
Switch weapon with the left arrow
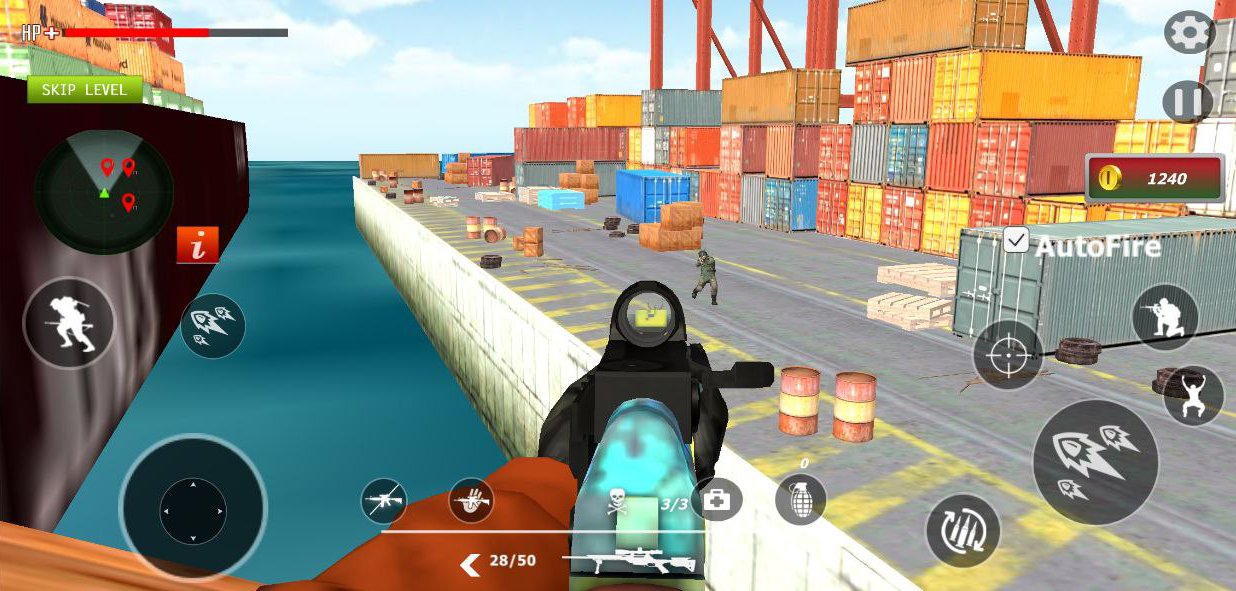[x=469, y=565]
